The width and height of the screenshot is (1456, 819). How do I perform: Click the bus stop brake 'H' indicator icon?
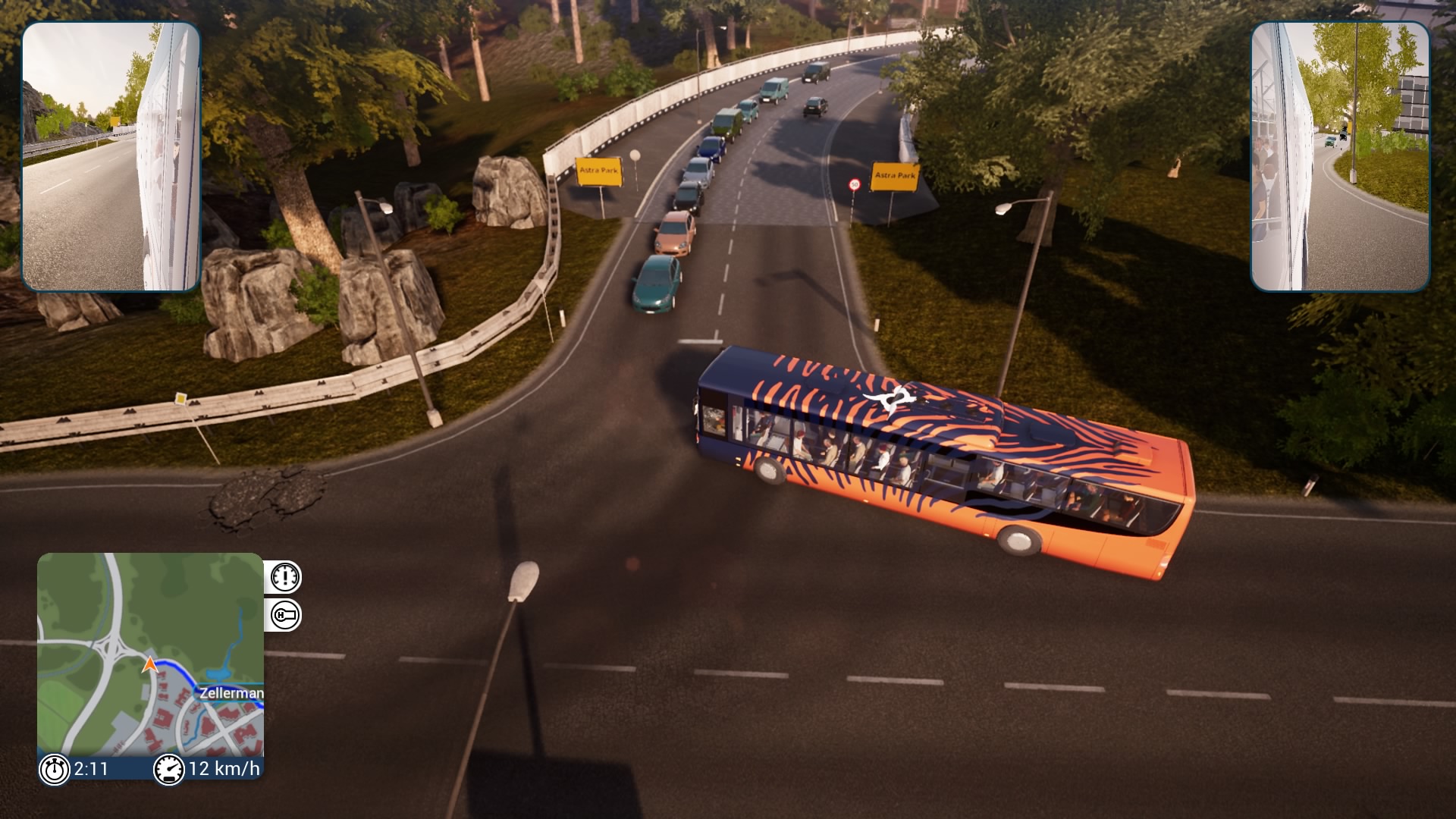284,615
